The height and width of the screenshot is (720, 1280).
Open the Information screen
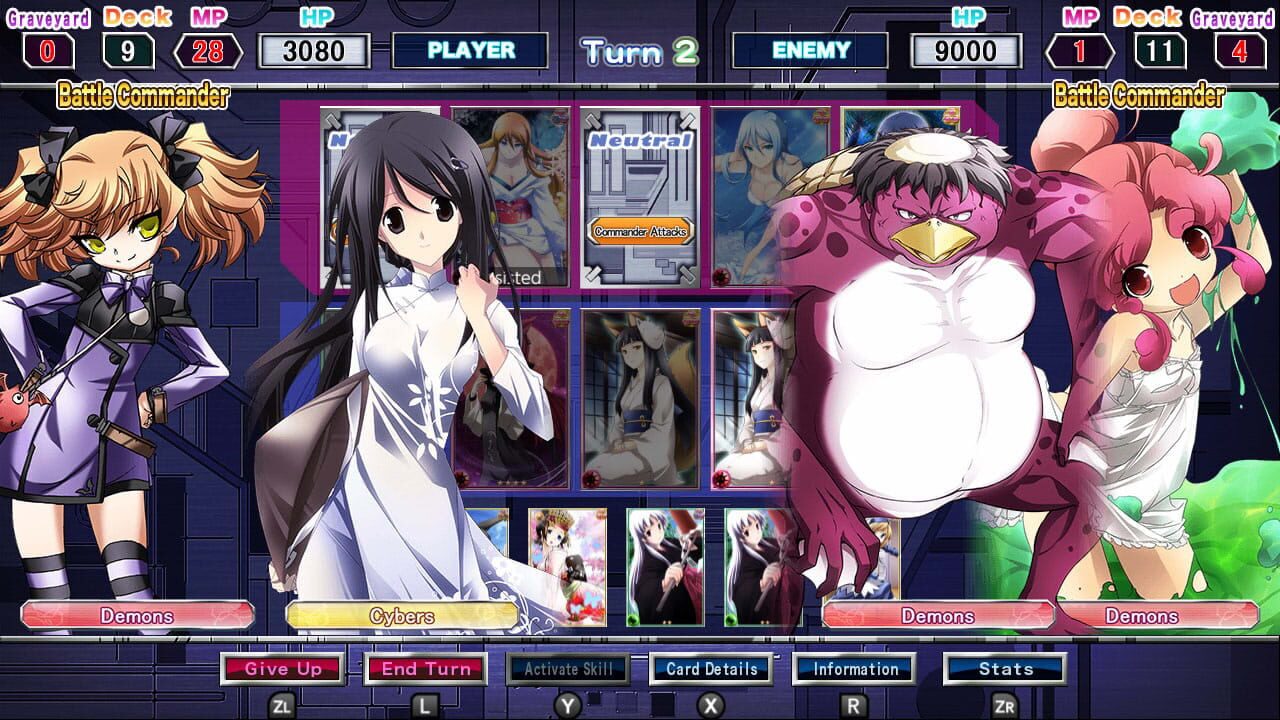pos(855,670)
